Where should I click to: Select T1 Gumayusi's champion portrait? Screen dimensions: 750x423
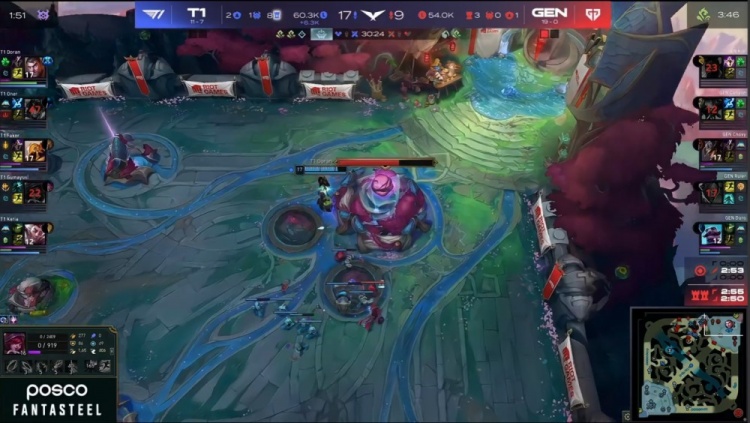33,191
